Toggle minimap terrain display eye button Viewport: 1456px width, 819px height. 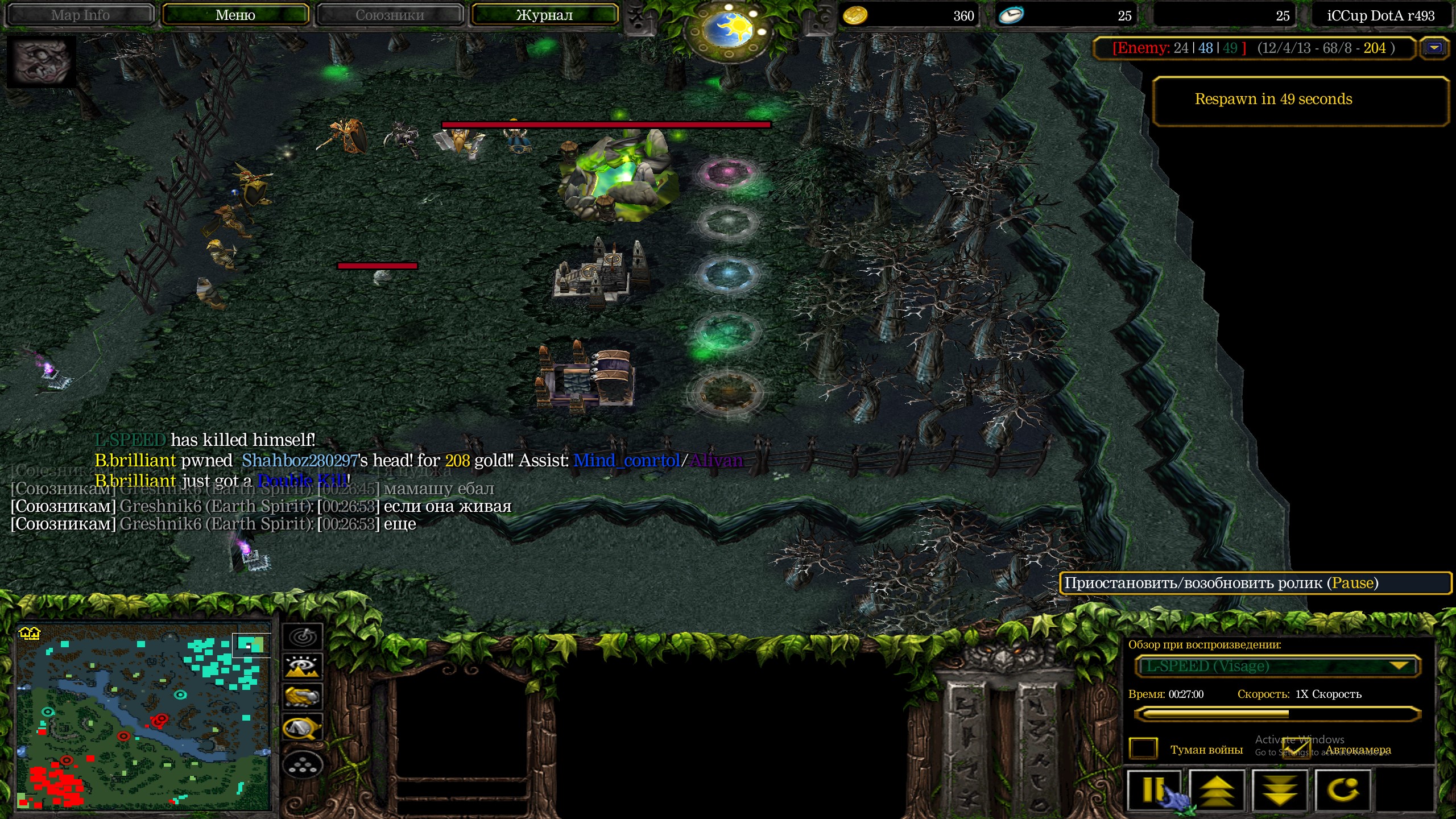pyautogui.click(x=303, y=666)
